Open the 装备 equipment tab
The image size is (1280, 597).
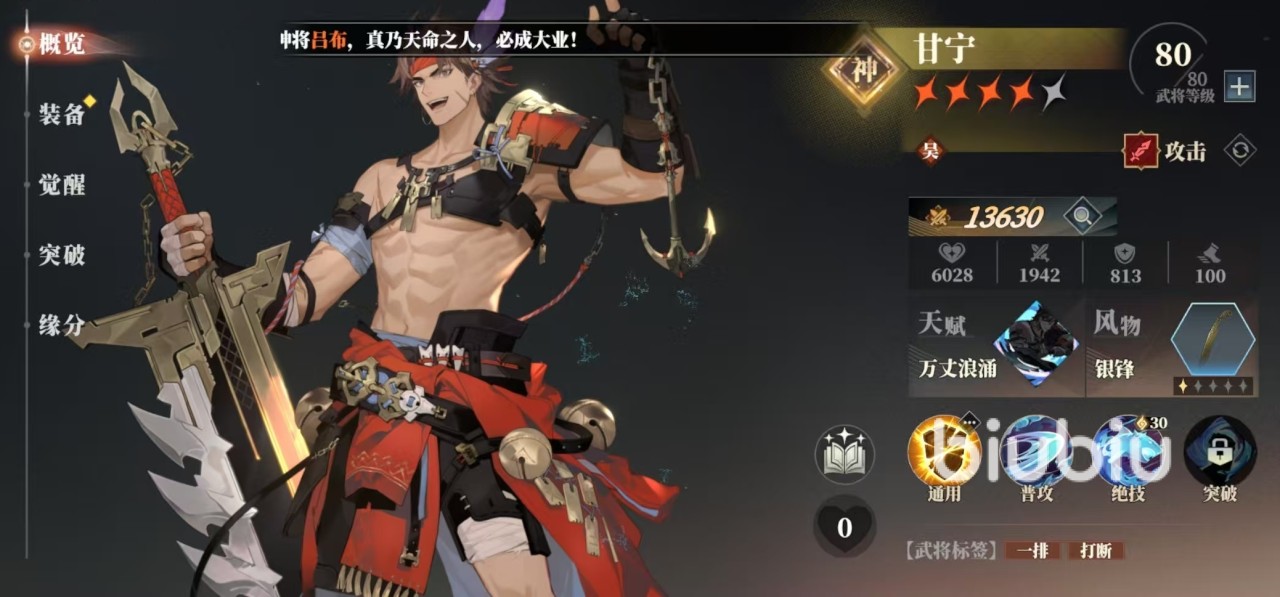(62, 114)
